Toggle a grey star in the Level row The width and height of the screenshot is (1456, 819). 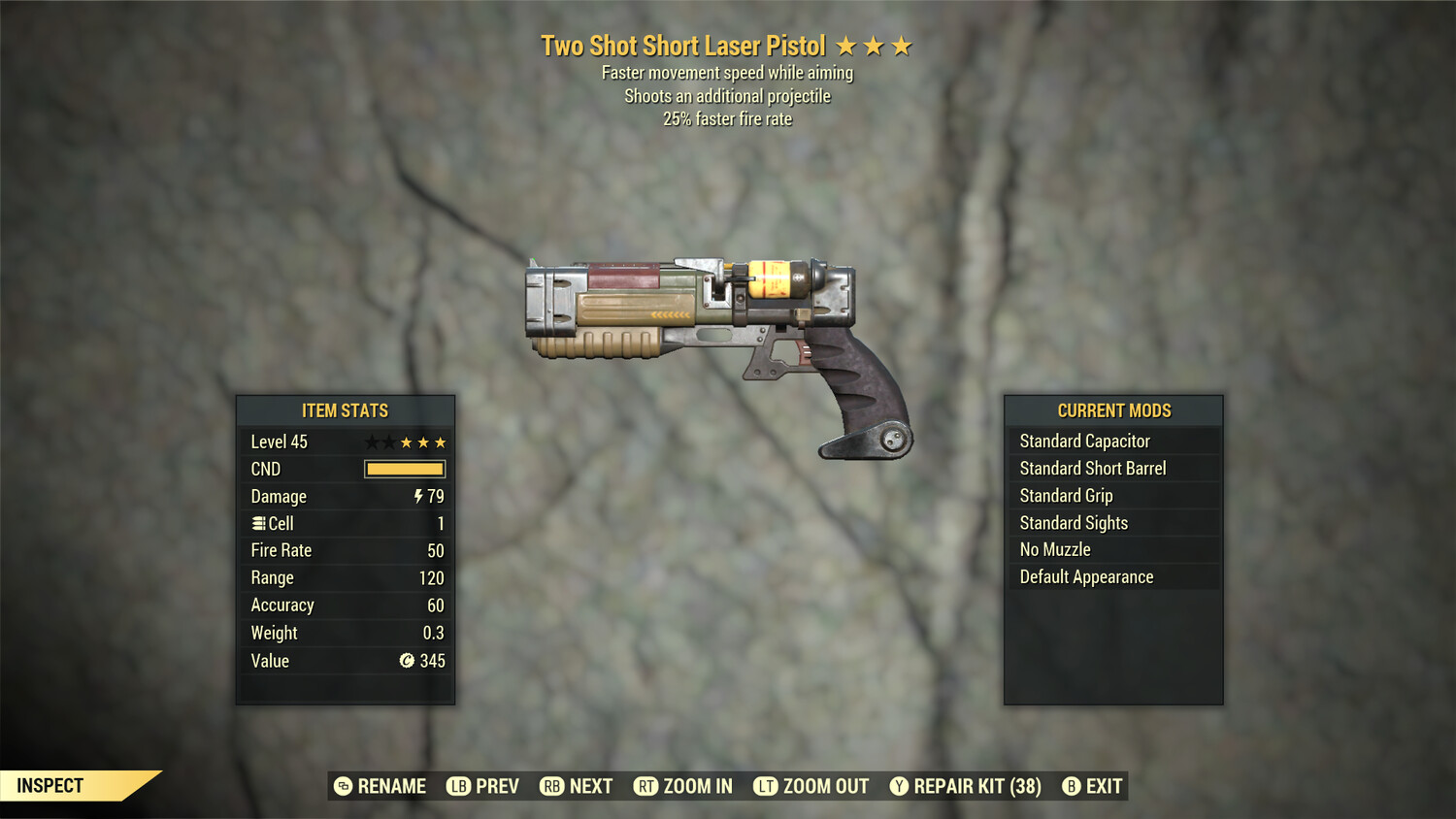[371, 442]
